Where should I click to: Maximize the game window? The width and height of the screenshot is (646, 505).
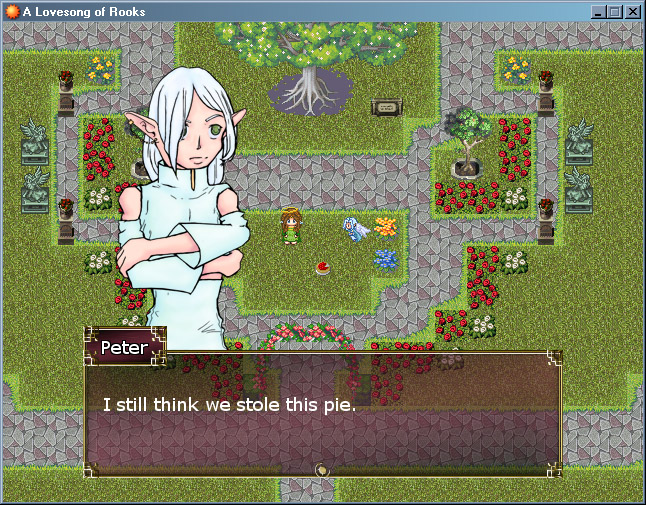point(614,12)
